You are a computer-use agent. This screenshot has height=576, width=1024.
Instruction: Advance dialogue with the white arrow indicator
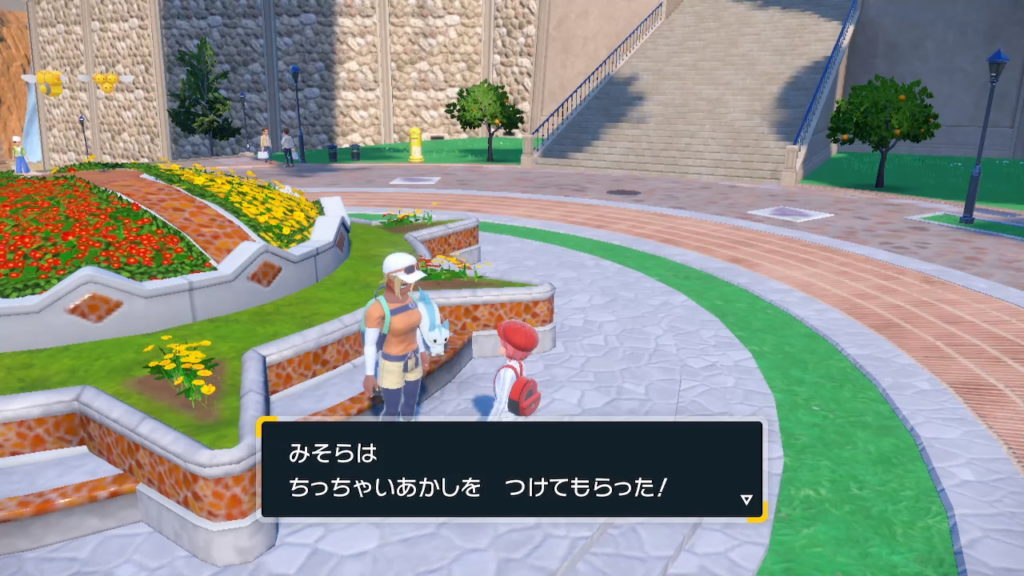pos(746,499)
